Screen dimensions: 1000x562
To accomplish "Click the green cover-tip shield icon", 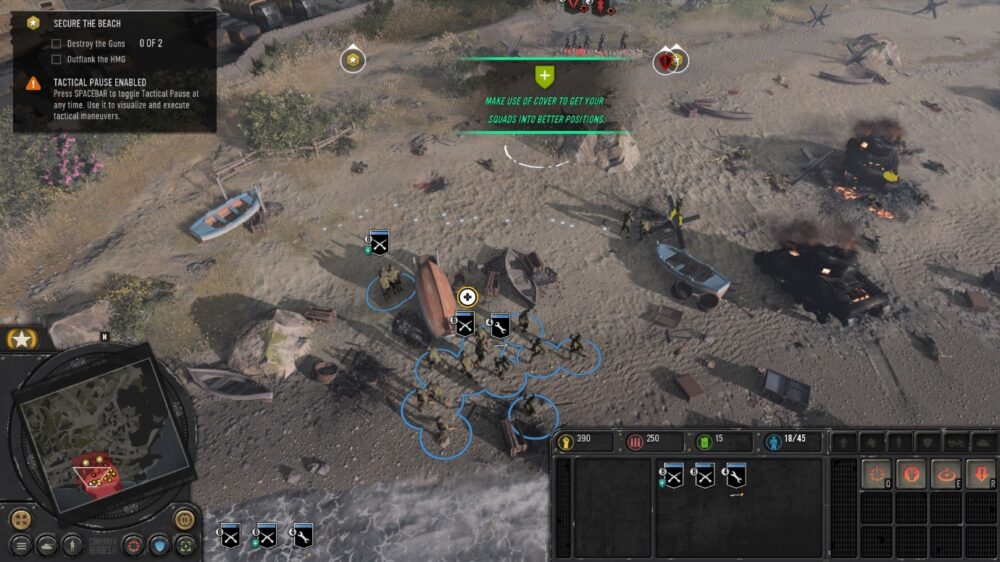I will pos(544,76).
